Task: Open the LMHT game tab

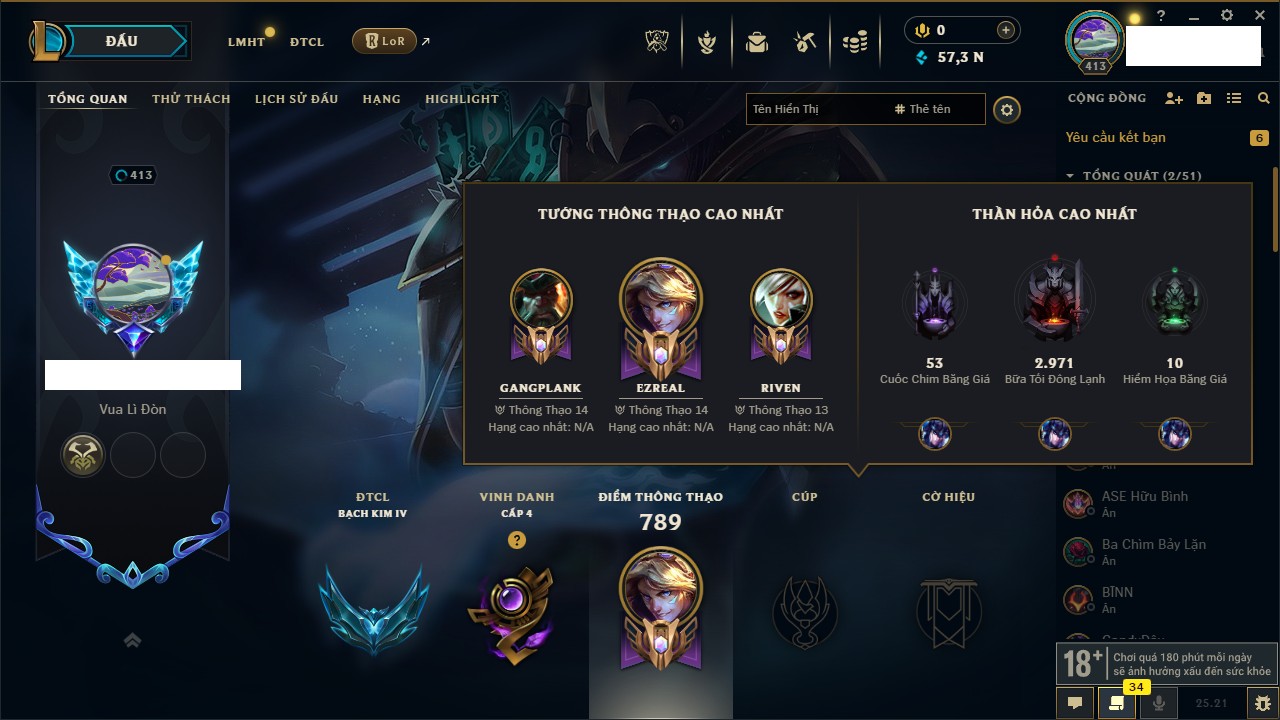Action: pyautogui.click(x=246, y=42)
